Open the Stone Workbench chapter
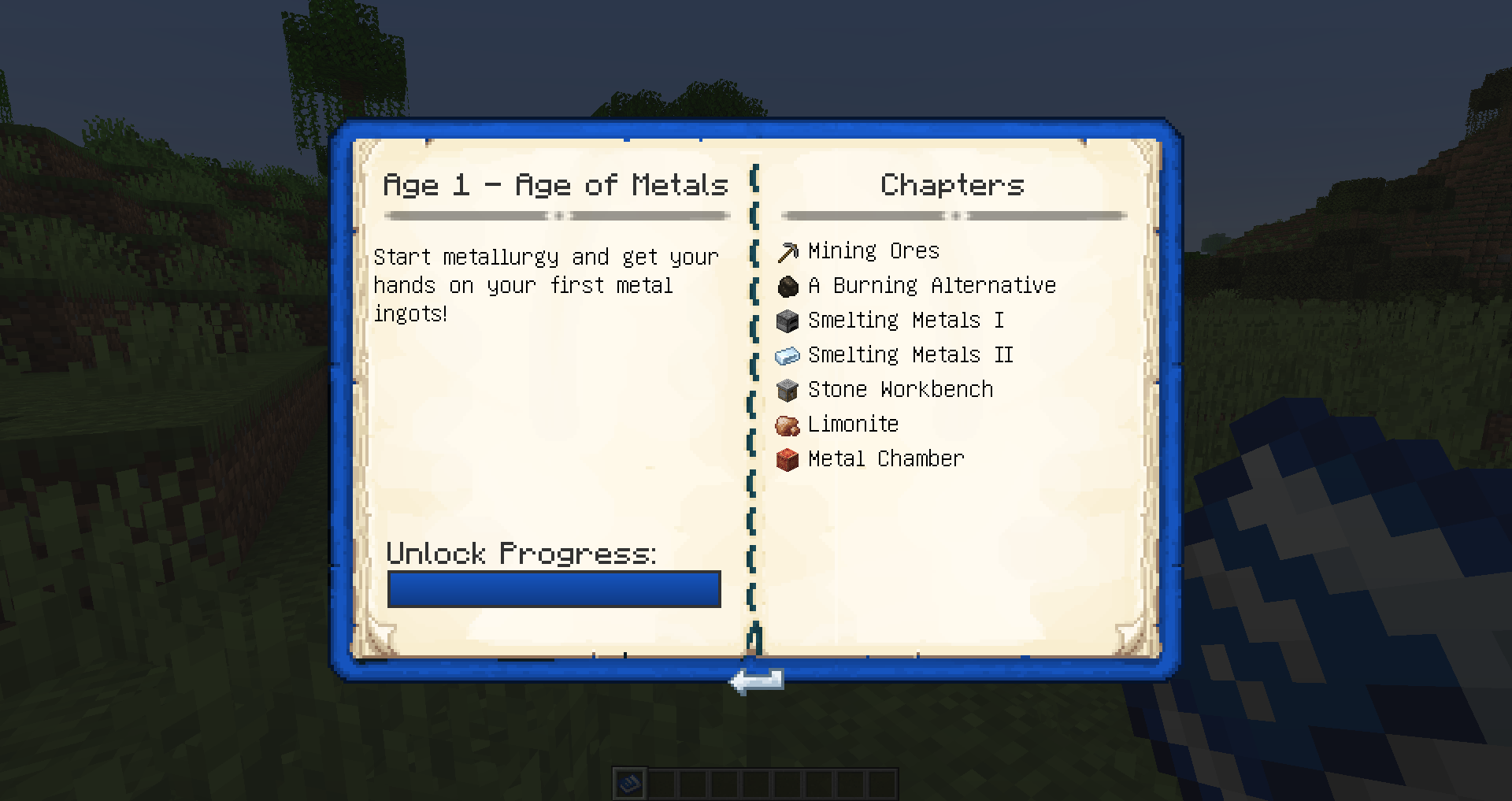1512x801 pixels. point(899,390)
